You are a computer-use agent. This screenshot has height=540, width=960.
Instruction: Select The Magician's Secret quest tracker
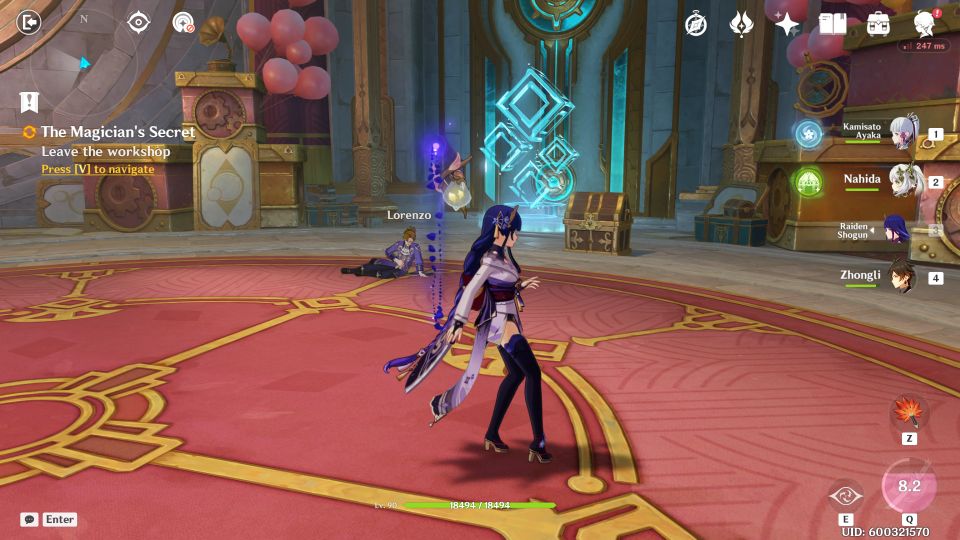(117, 132)
